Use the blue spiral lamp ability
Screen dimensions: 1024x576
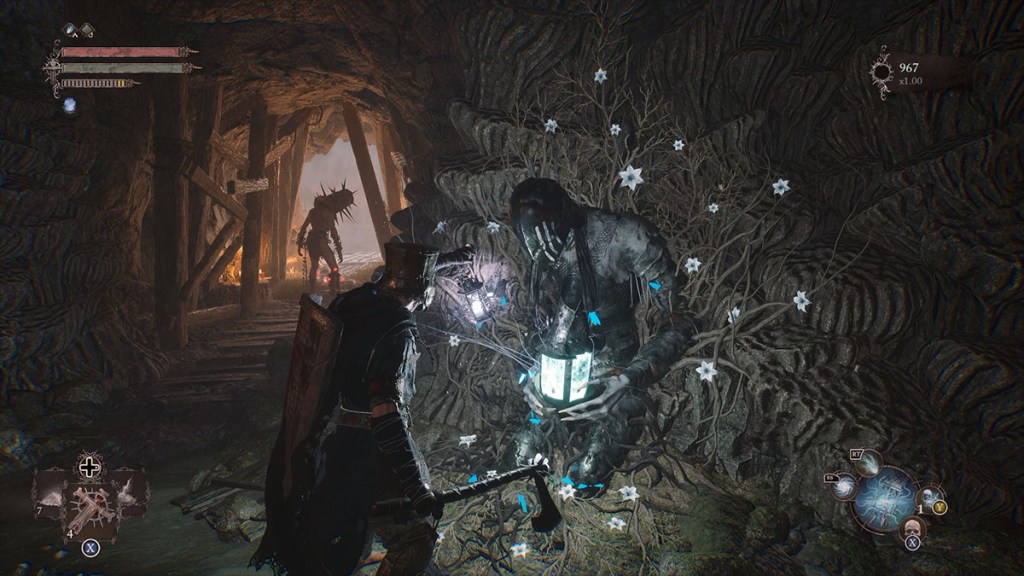coord(845,487)
